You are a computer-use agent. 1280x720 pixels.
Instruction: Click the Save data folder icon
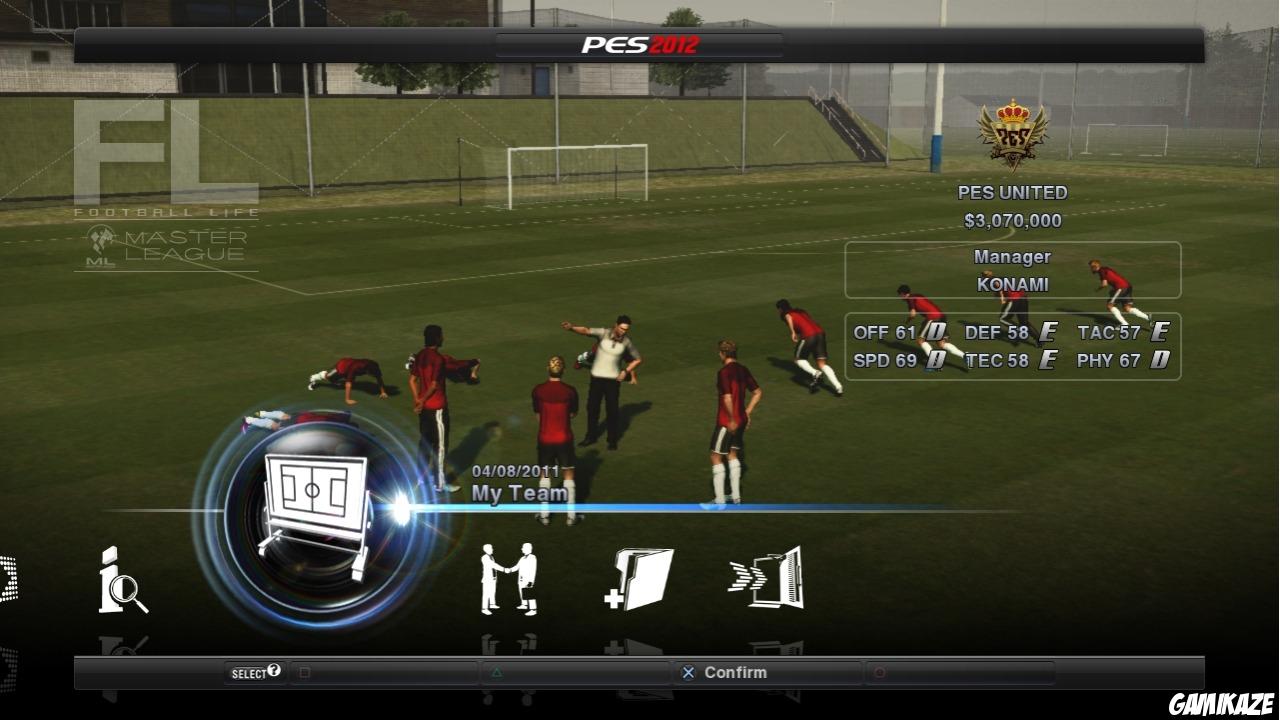643,580
